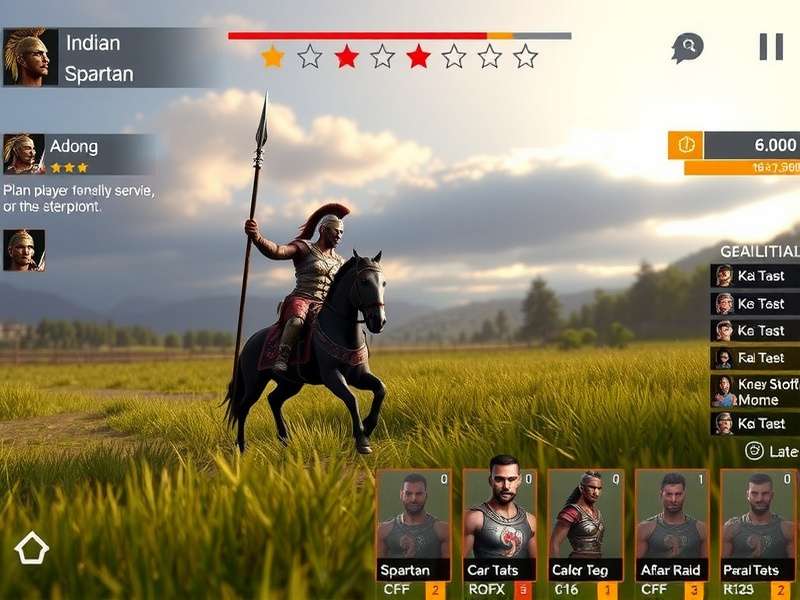This screenshot has width=800, height=600.
Task: Select the Adong hero entry
Action: pos(78,154)
